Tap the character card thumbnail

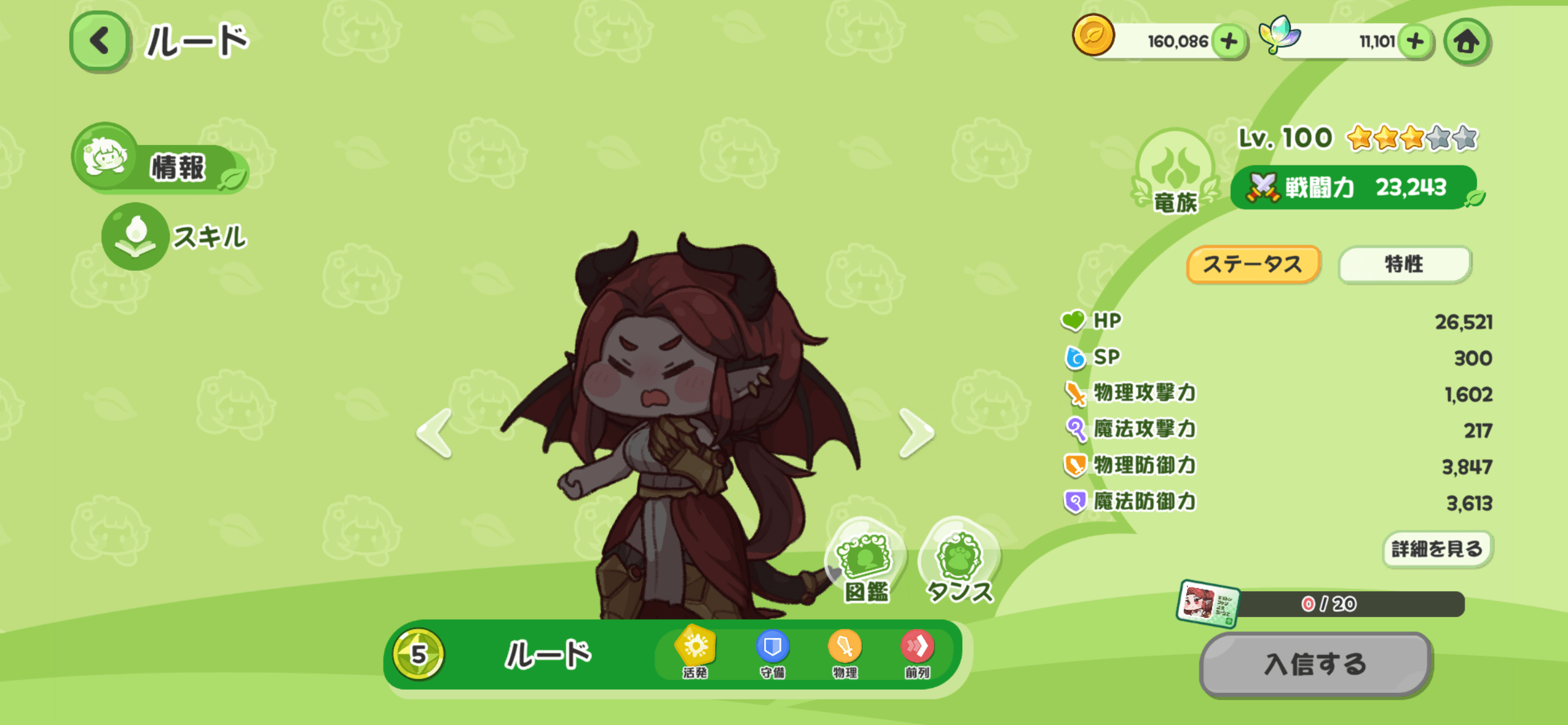(x=1208, y=604)
